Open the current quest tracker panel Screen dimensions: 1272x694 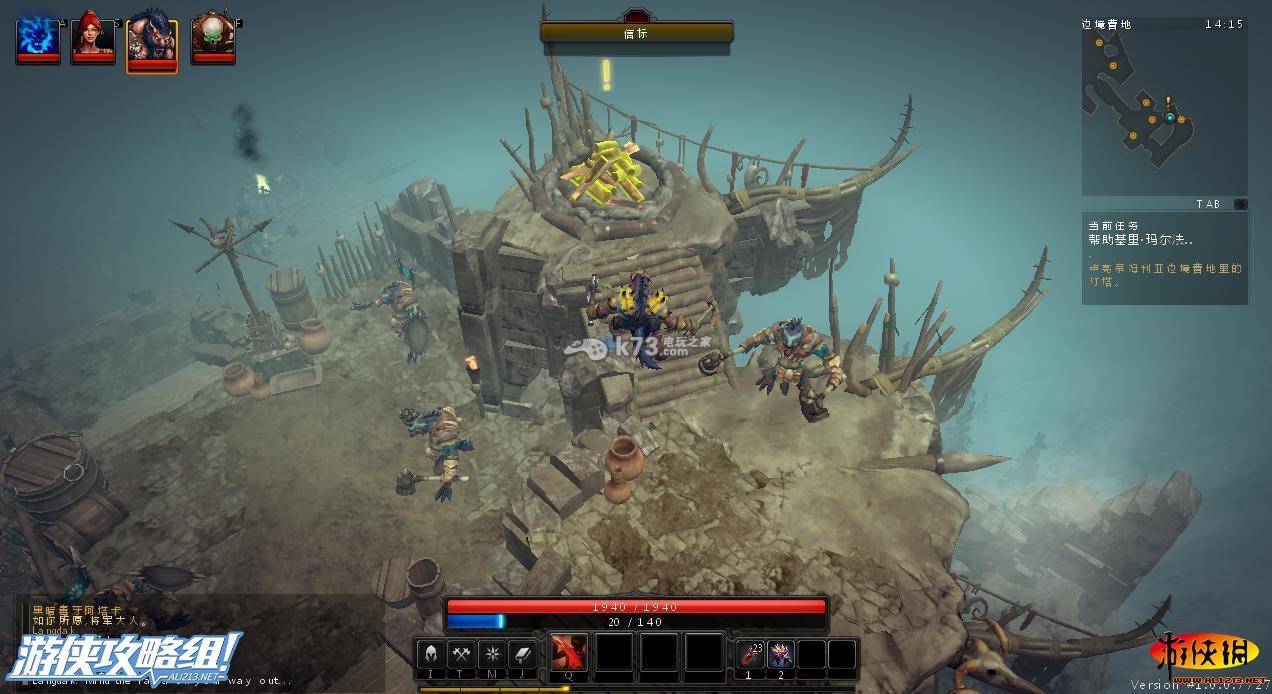coord(1164,256)
